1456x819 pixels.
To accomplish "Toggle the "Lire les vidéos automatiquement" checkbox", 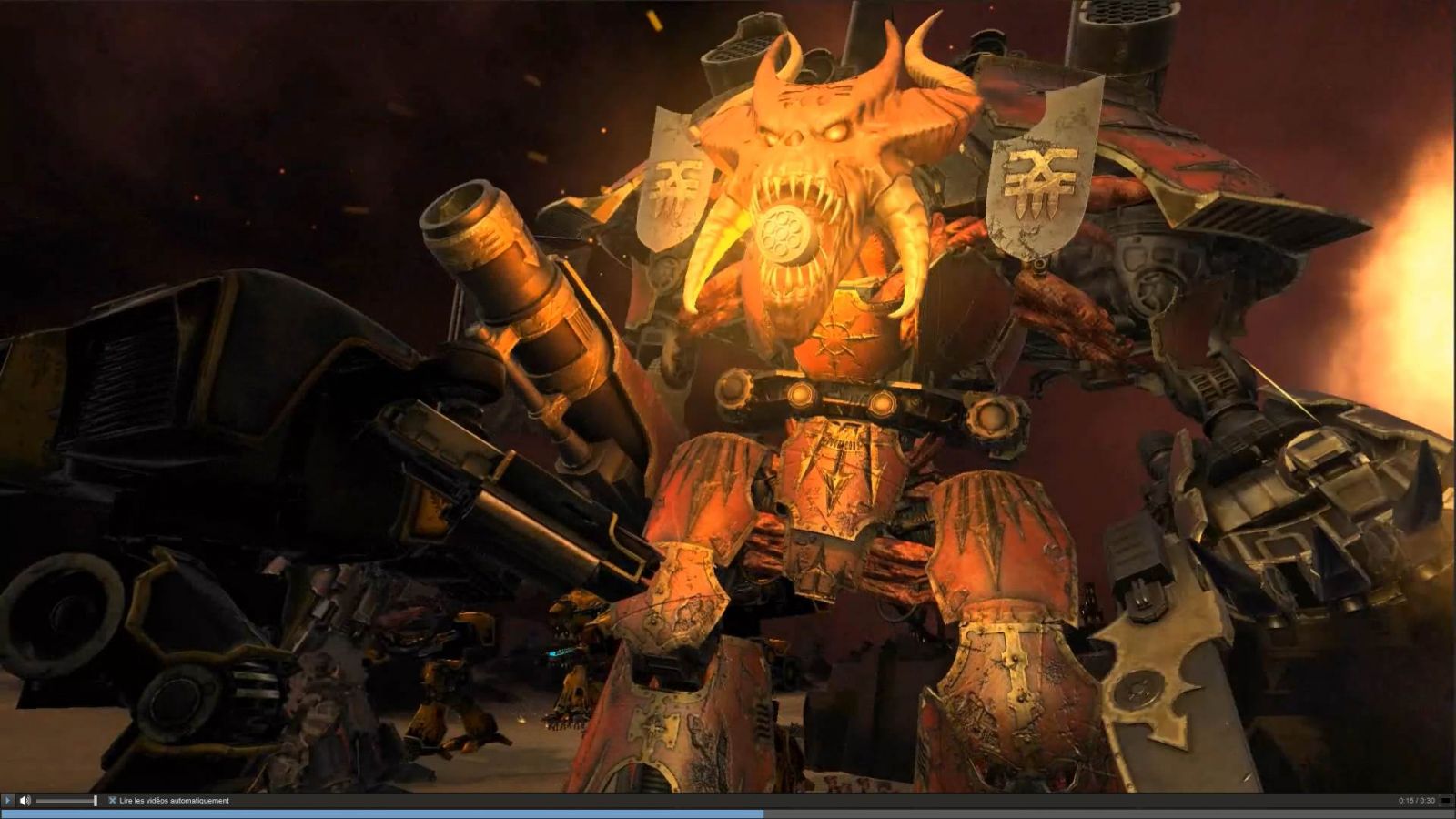I will coord(113,801).
